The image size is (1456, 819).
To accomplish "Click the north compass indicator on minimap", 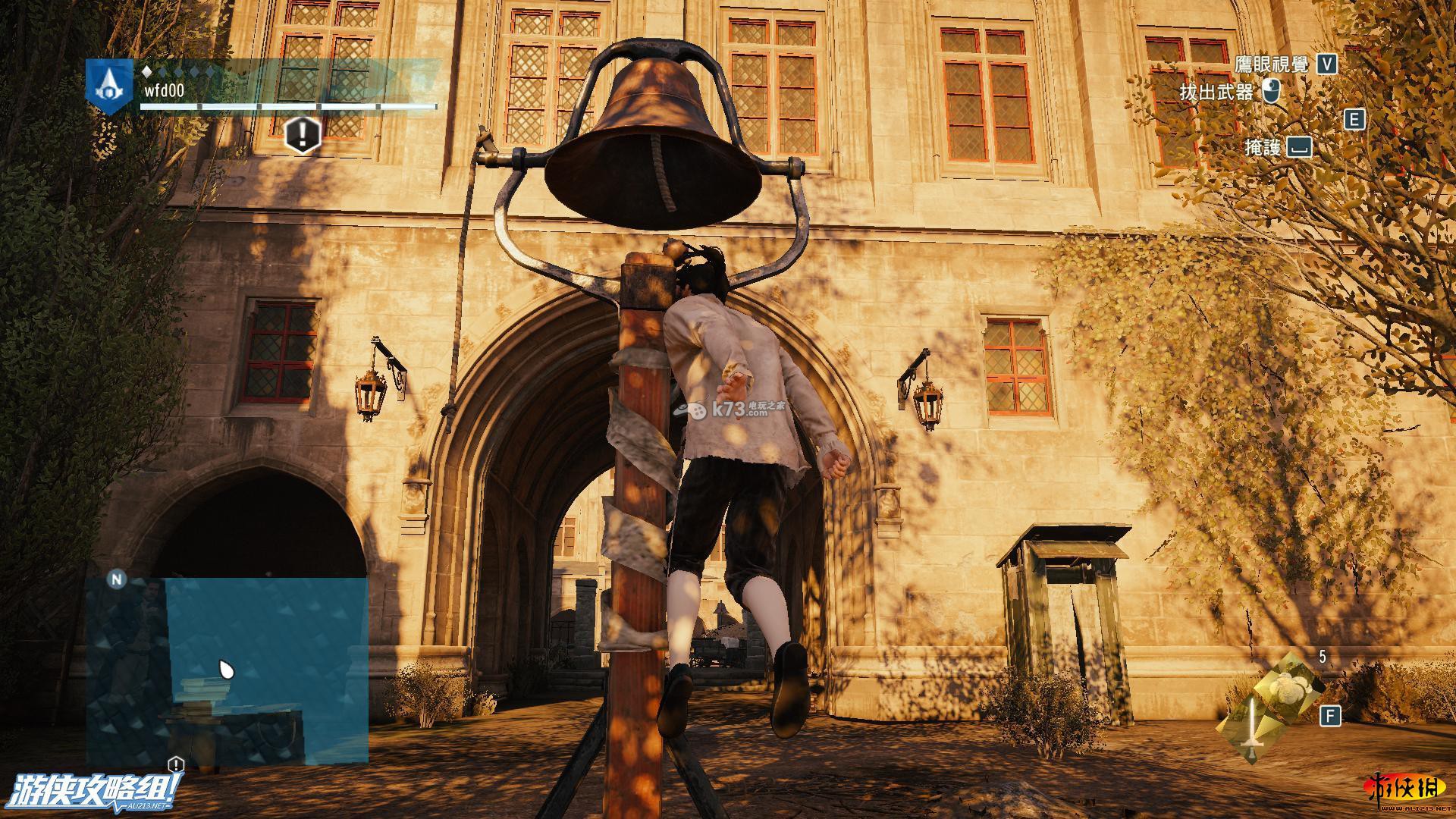I will coord(117,580).
